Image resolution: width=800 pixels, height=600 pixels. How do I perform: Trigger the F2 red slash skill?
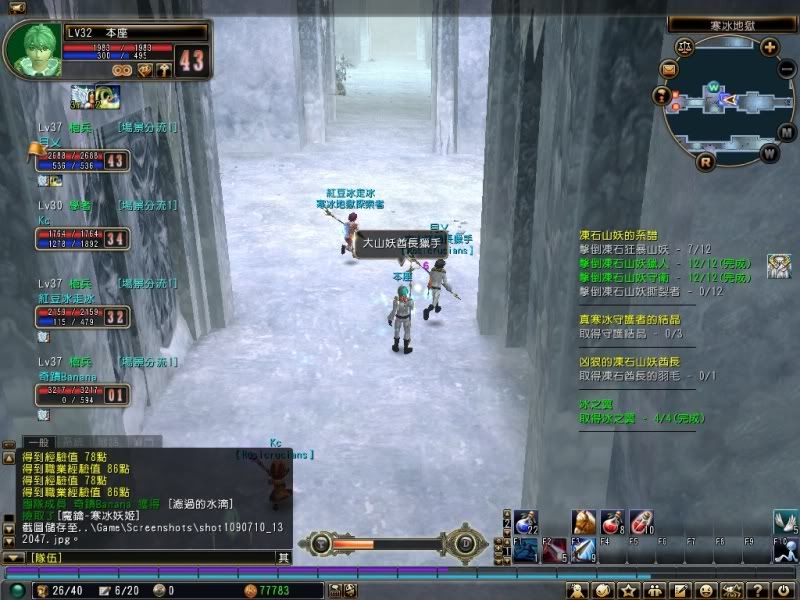[555, 549]
